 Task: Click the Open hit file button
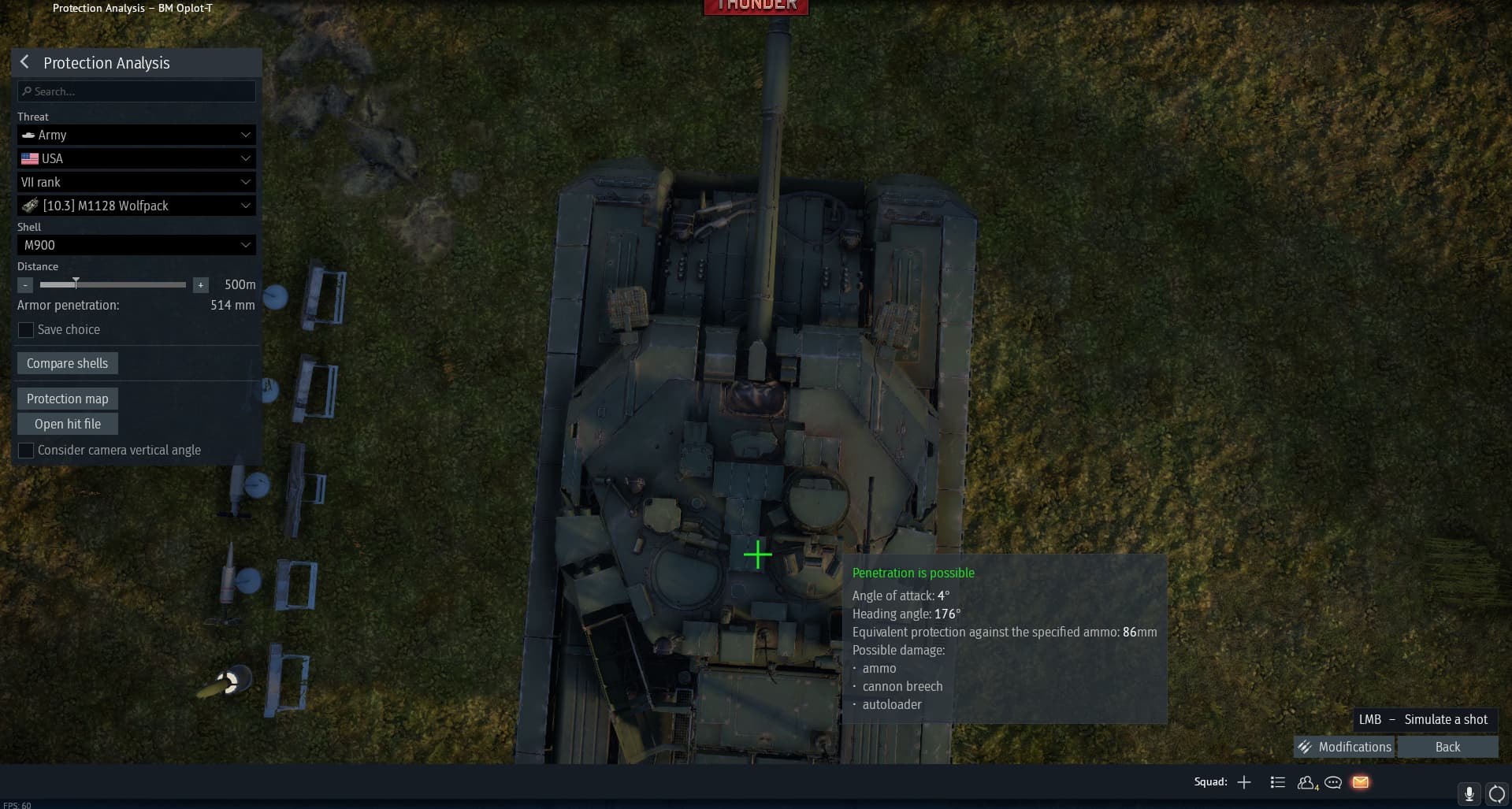67,424
